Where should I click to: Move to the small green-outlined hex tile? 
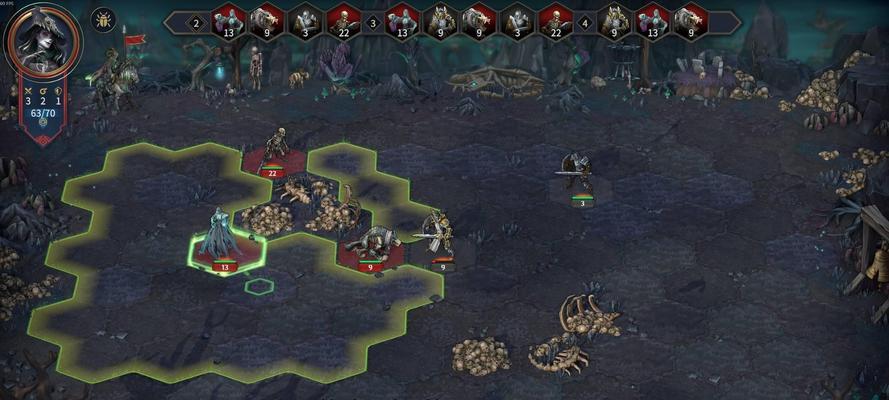[x=260, y=287]
